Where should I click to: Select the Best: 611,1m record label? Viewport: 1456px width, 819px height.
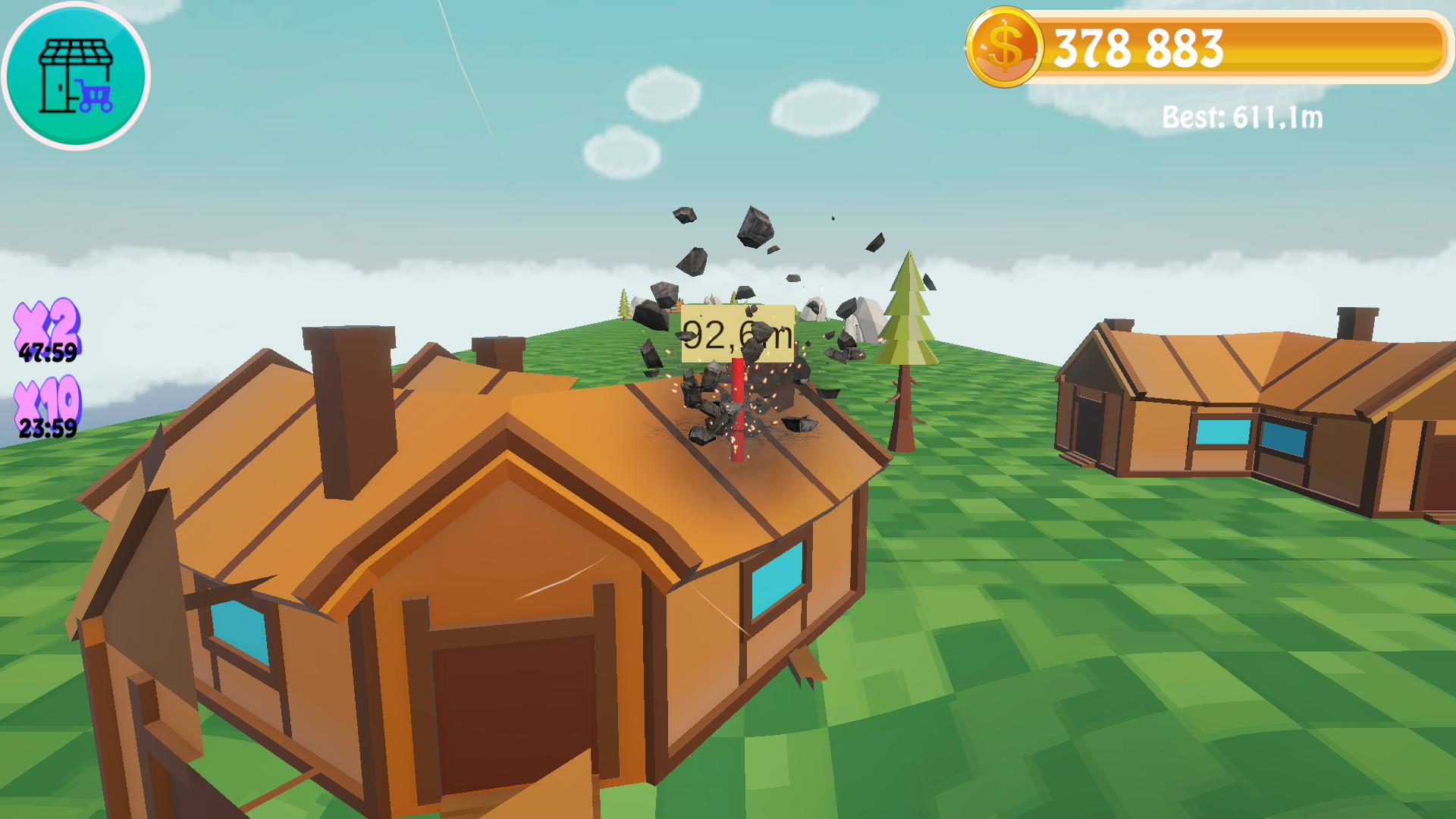tap(1241, 118)
